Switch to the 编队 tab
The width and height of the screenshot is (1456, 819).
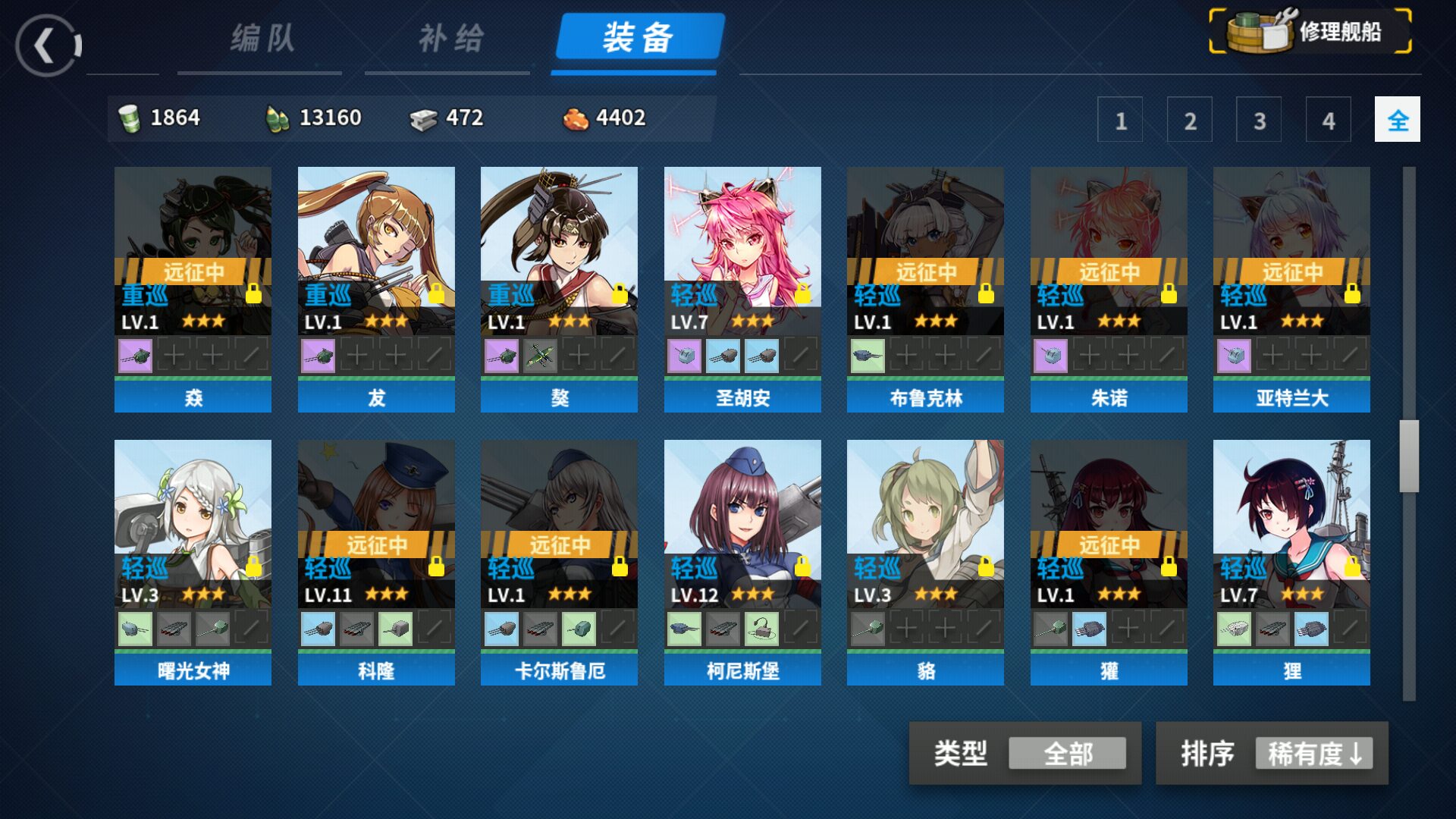tap(262, 38)
